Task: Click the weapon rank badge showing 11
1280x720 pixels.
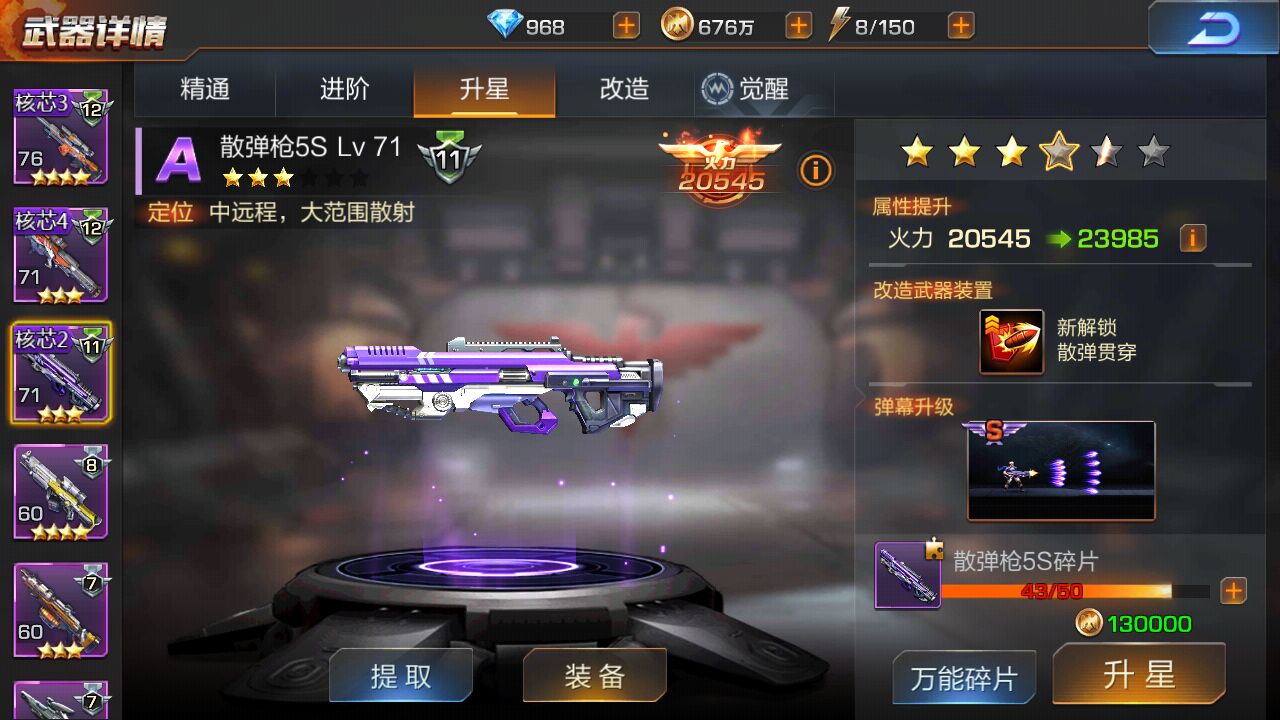Action: pos(450,158)
